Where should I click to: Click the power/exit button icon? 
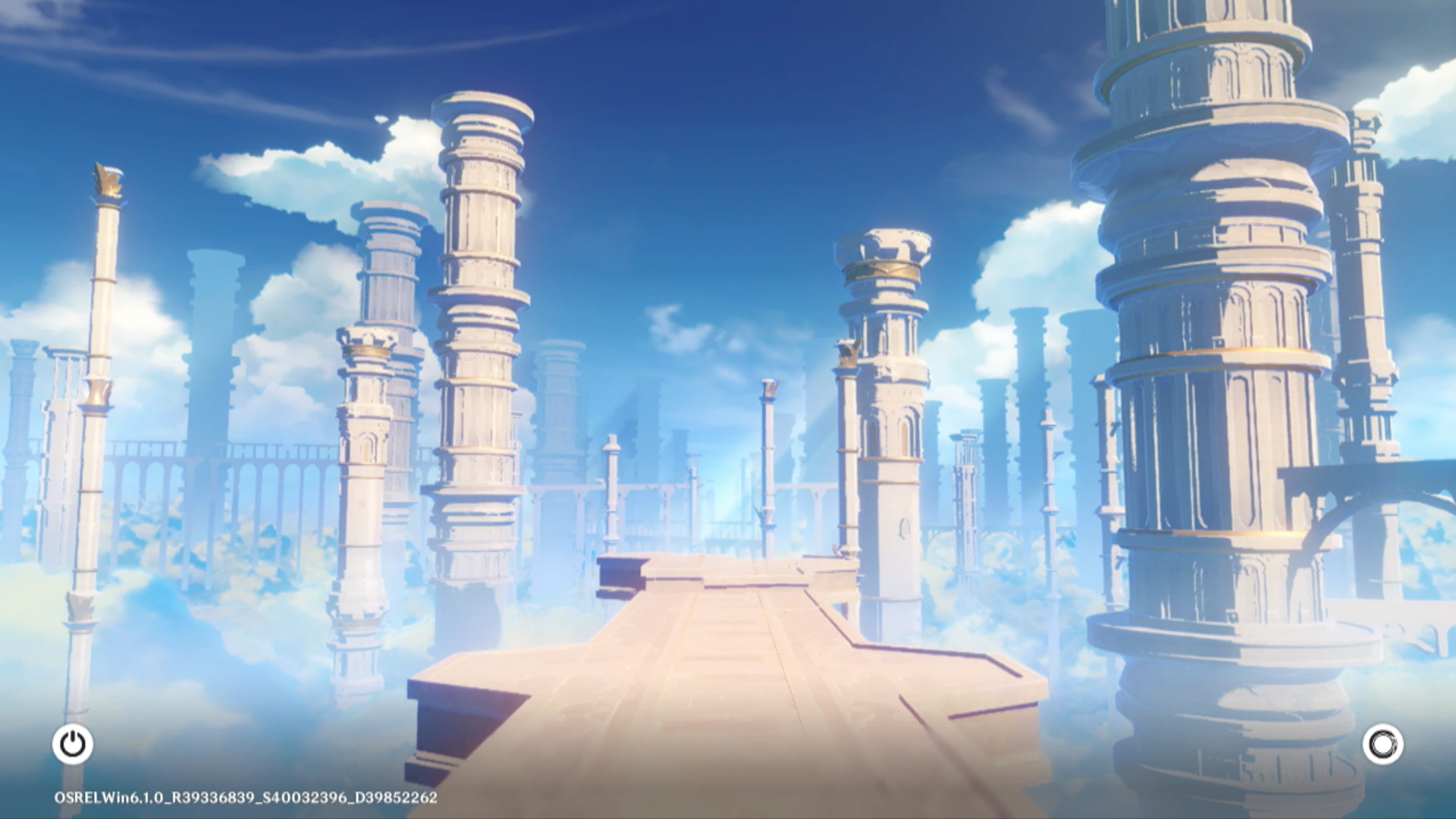73,744
